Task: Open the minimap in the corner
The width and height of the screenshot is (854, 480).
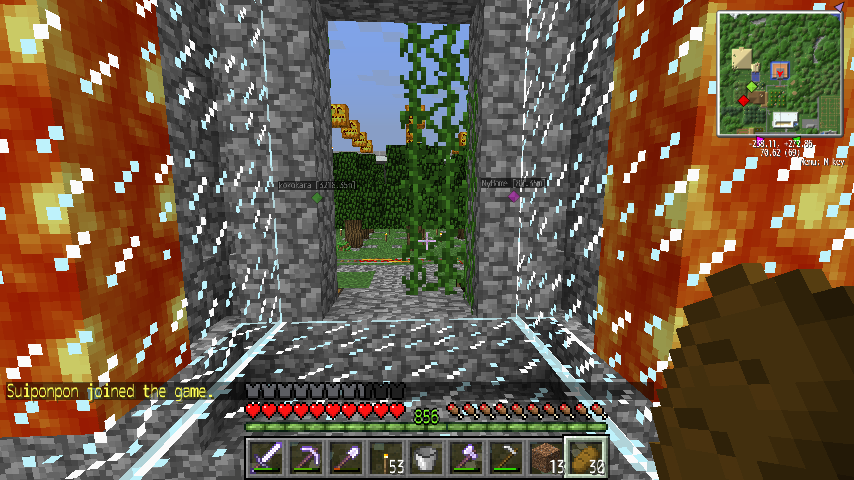Action: tap(780, 72)
